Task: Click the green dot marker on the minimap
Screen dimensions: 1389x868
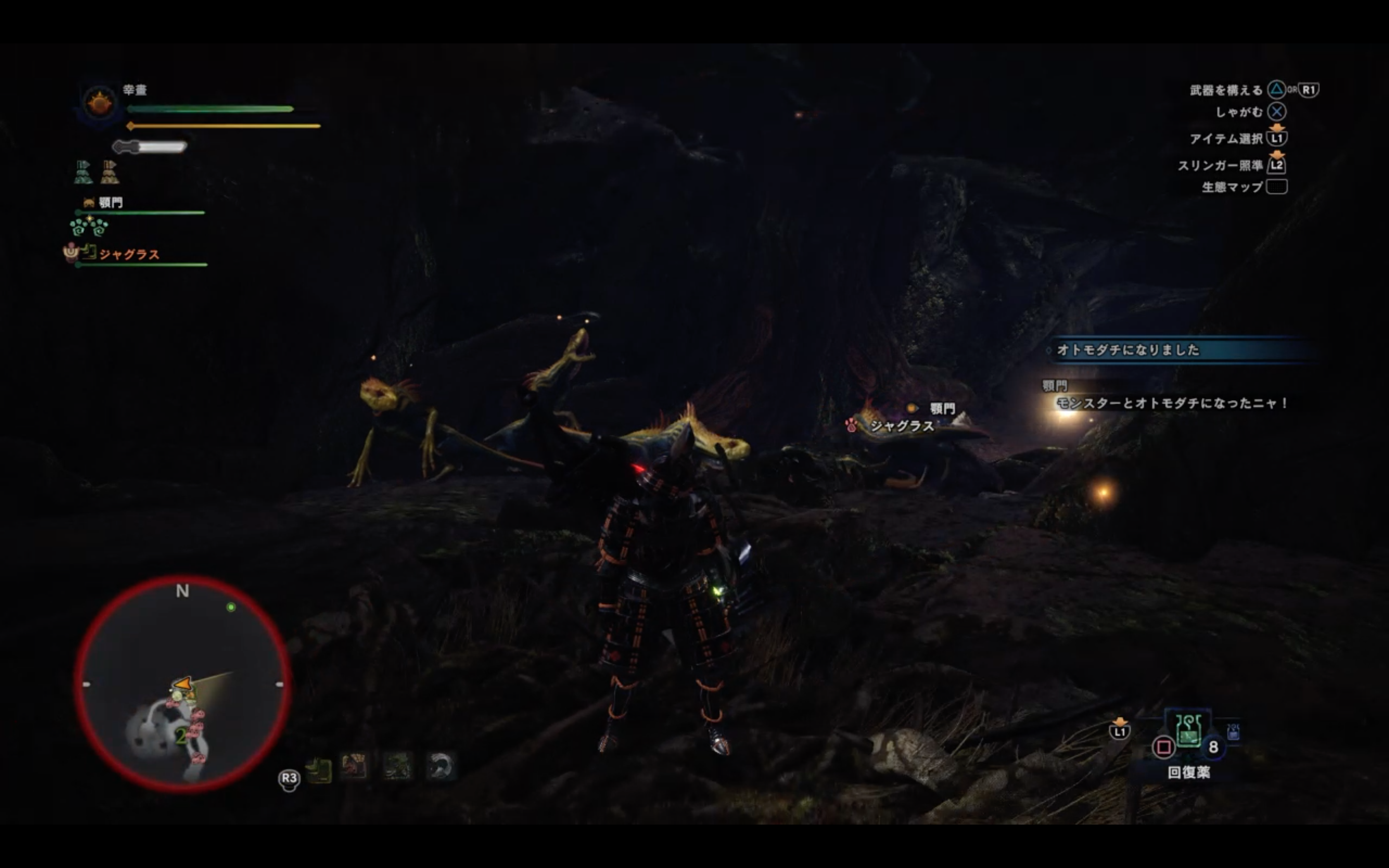Action: 231,607
